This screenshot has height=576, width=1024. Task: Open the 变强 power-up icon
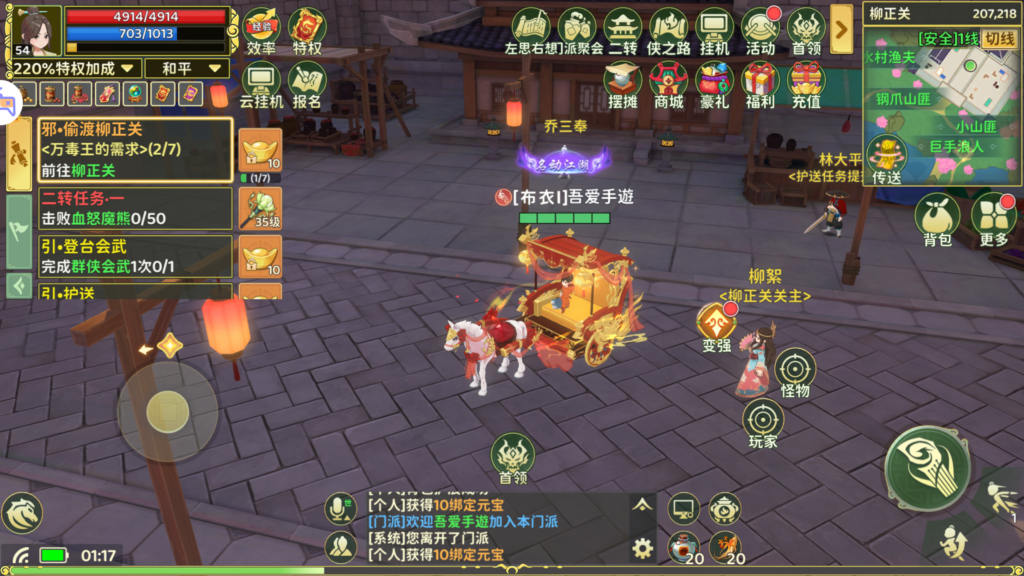(x=717, y=327)
